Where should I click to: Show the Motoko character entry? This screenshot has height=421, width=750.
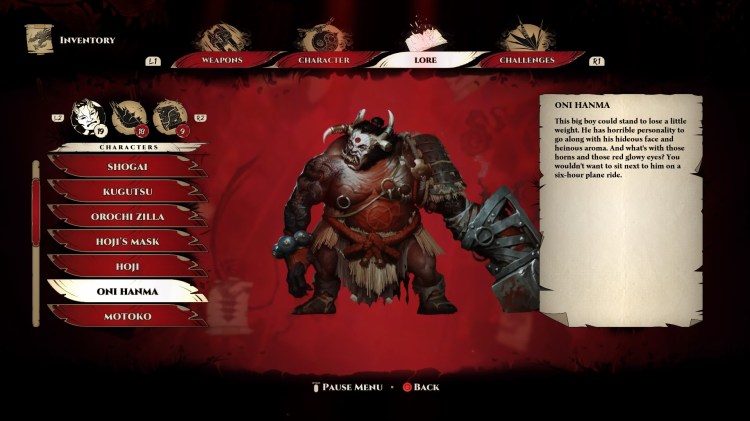(x=127, y=315)
